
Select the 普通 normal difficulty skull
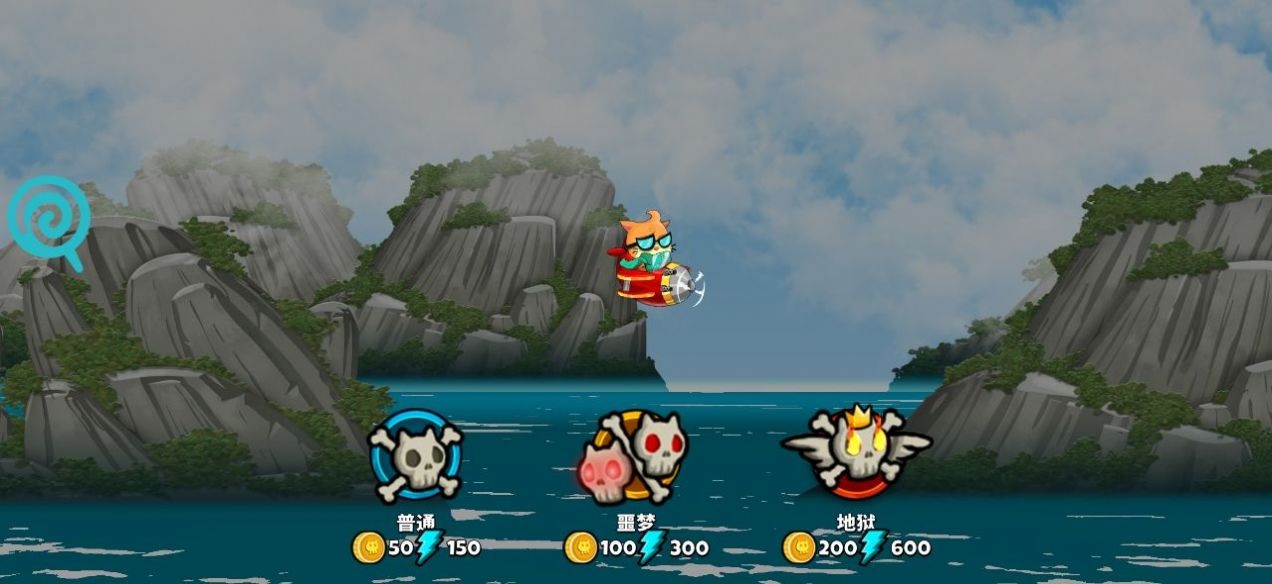coord(416,457)
